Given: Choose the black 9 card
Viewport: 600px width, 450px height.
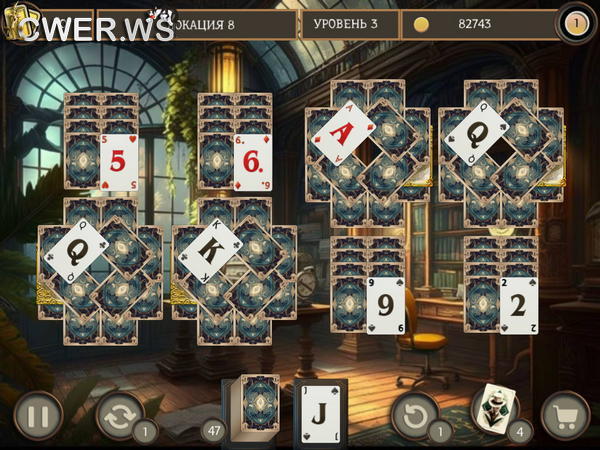Looking at the screenshot, I should point(385,304).
